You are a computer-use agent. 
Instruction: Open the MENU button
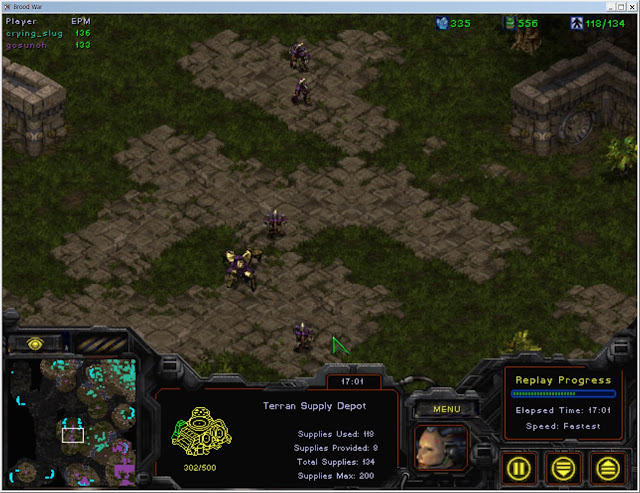(446, 408)
